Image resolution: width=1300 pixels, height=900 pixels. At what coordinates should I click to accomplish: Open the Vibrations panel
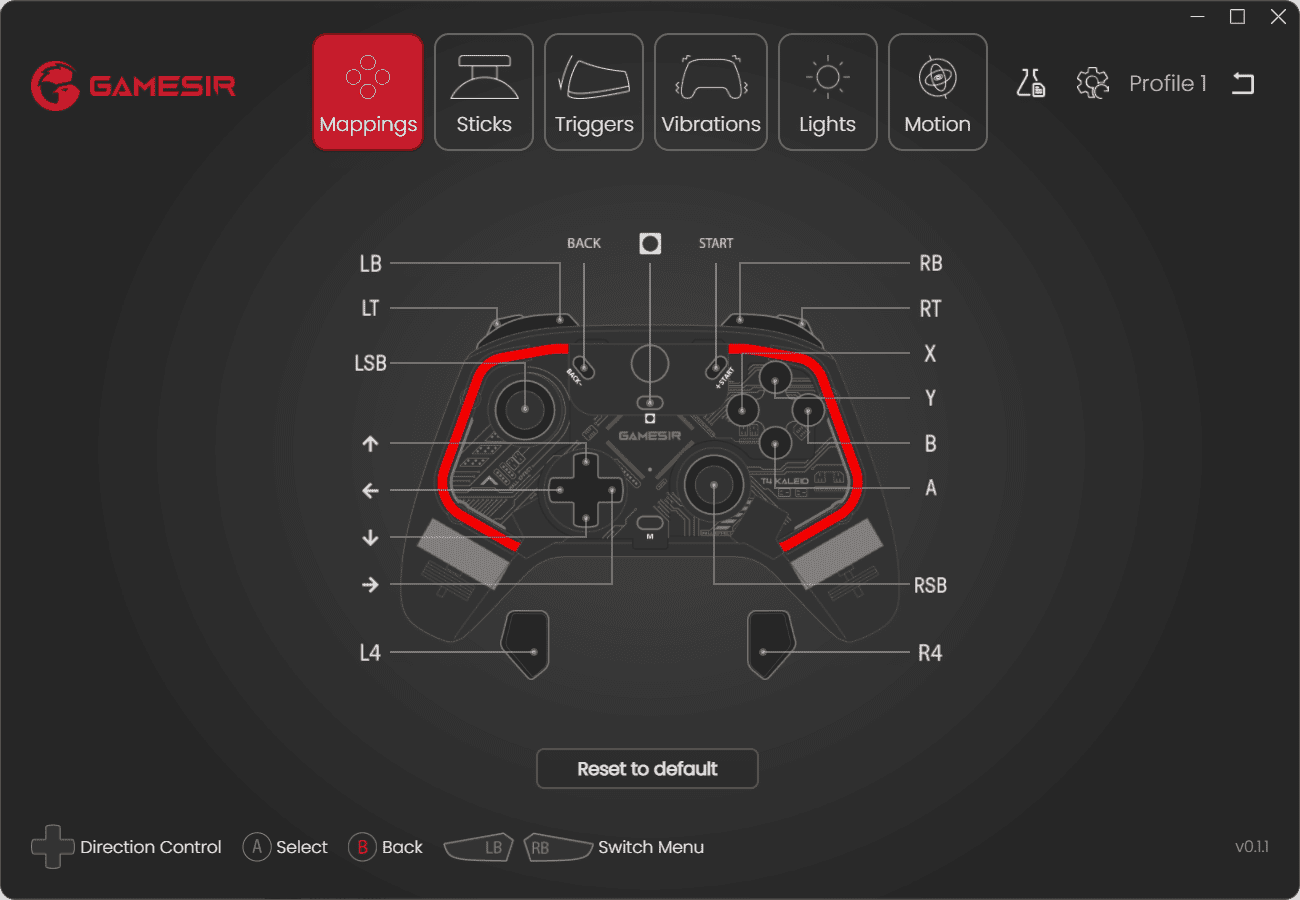[710, 91]
